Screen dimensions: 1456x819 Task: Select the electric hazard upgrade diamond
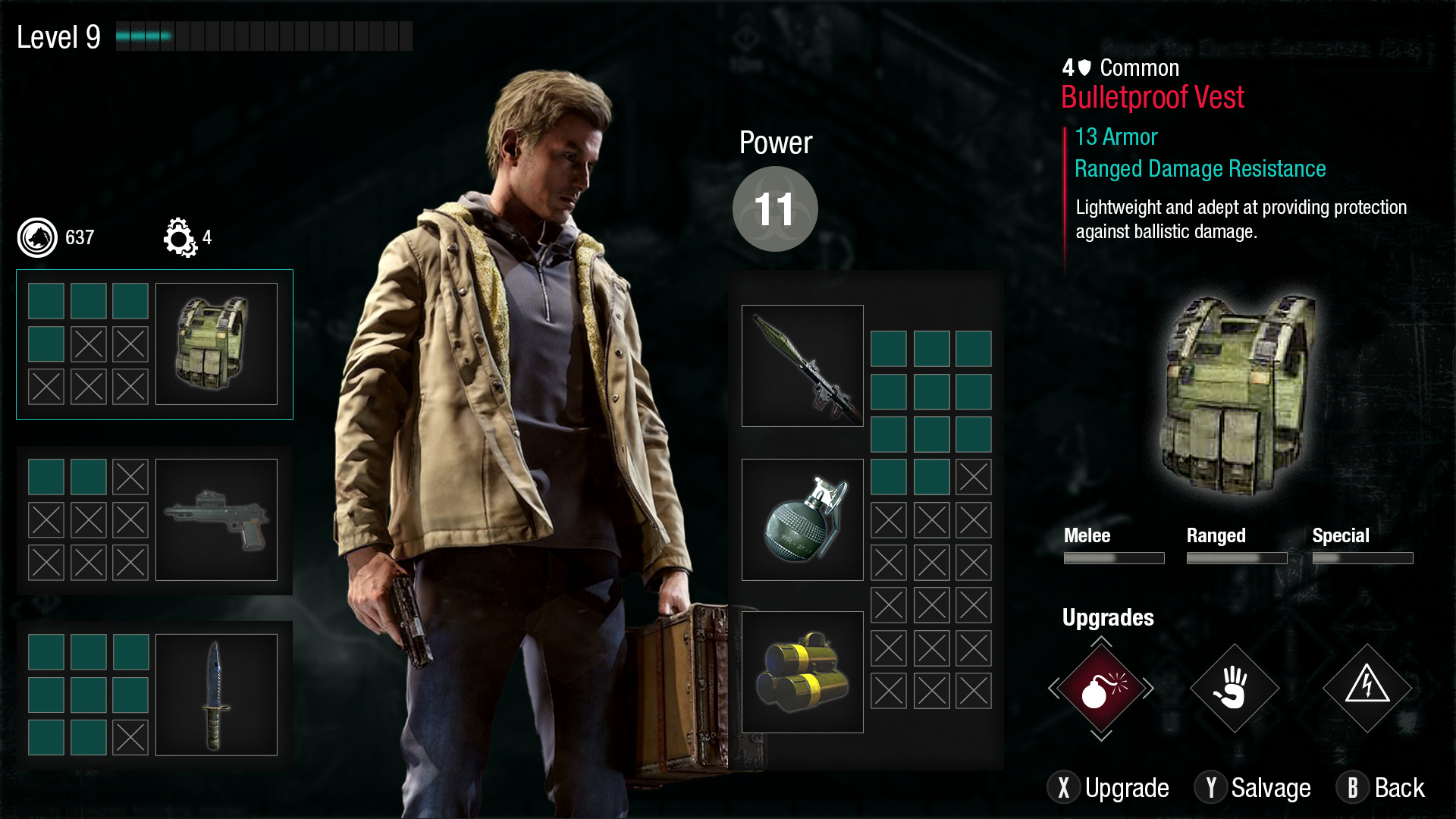(x=1367, y=689)
